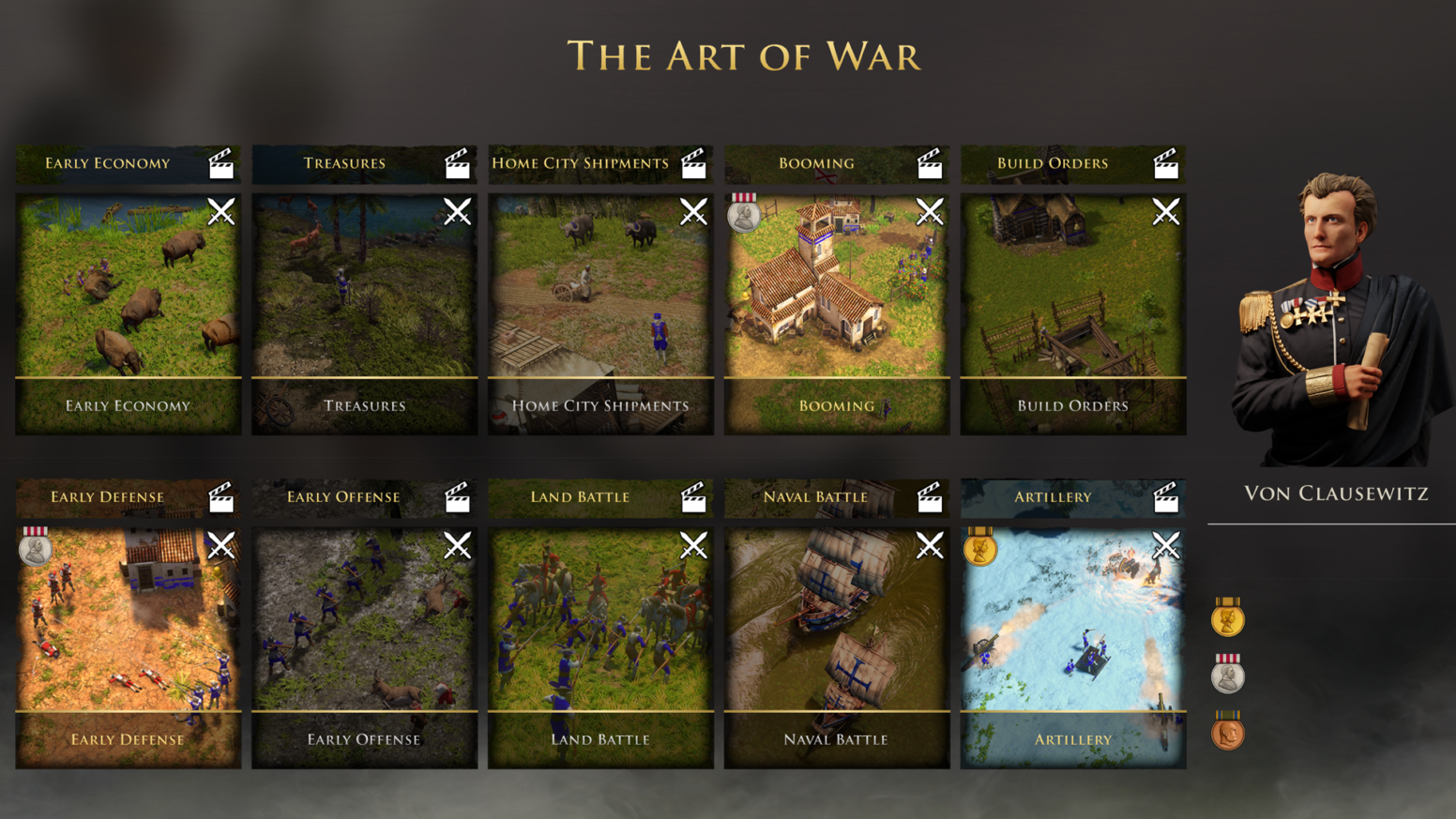This screenshot has height=819, width=1456.
Task: Click the gold medal in the legend sidebar
Action: point(1227,619)
